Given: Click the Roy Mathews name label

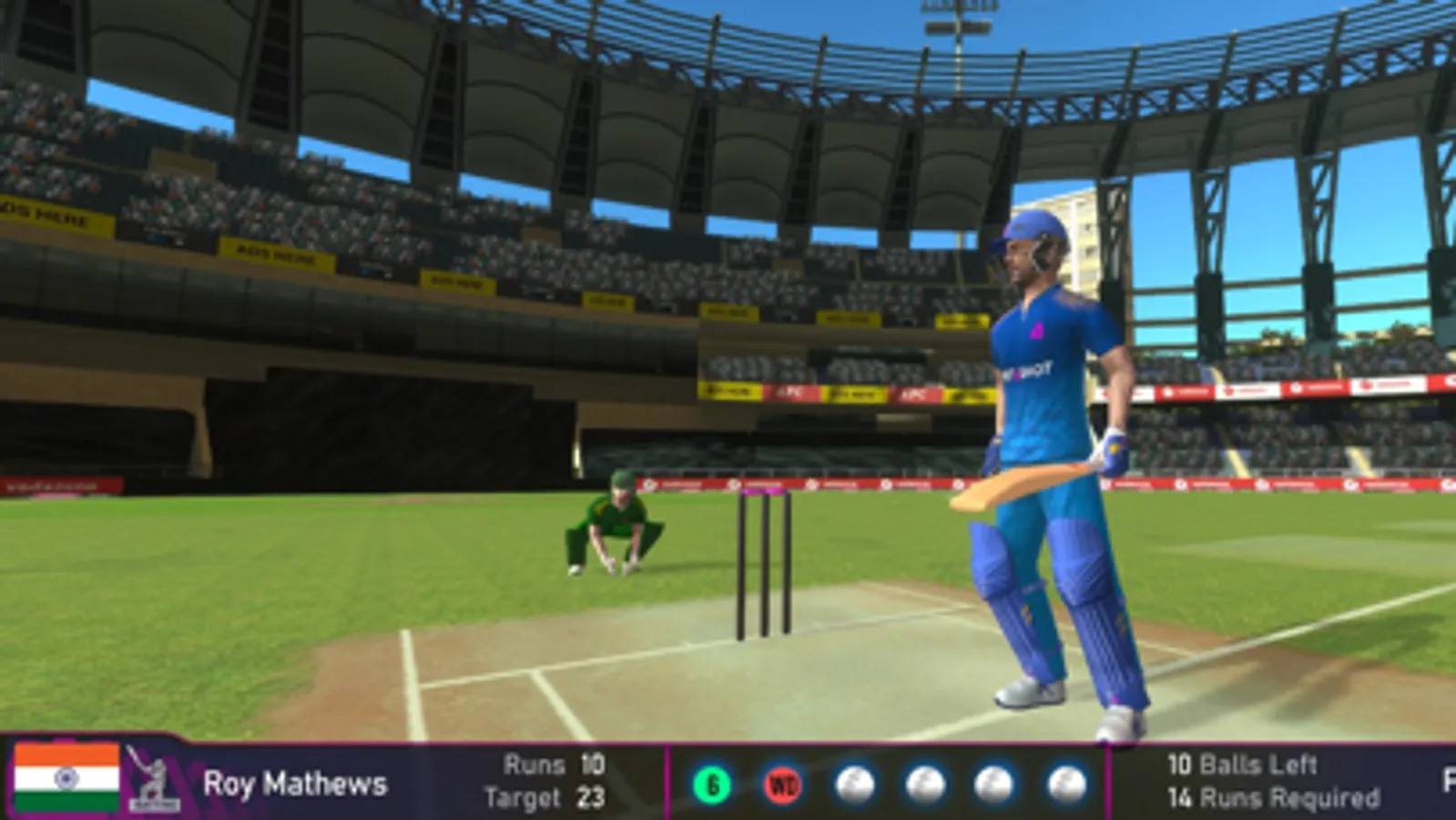Looking at the screenshot, I should coord(296,781).
